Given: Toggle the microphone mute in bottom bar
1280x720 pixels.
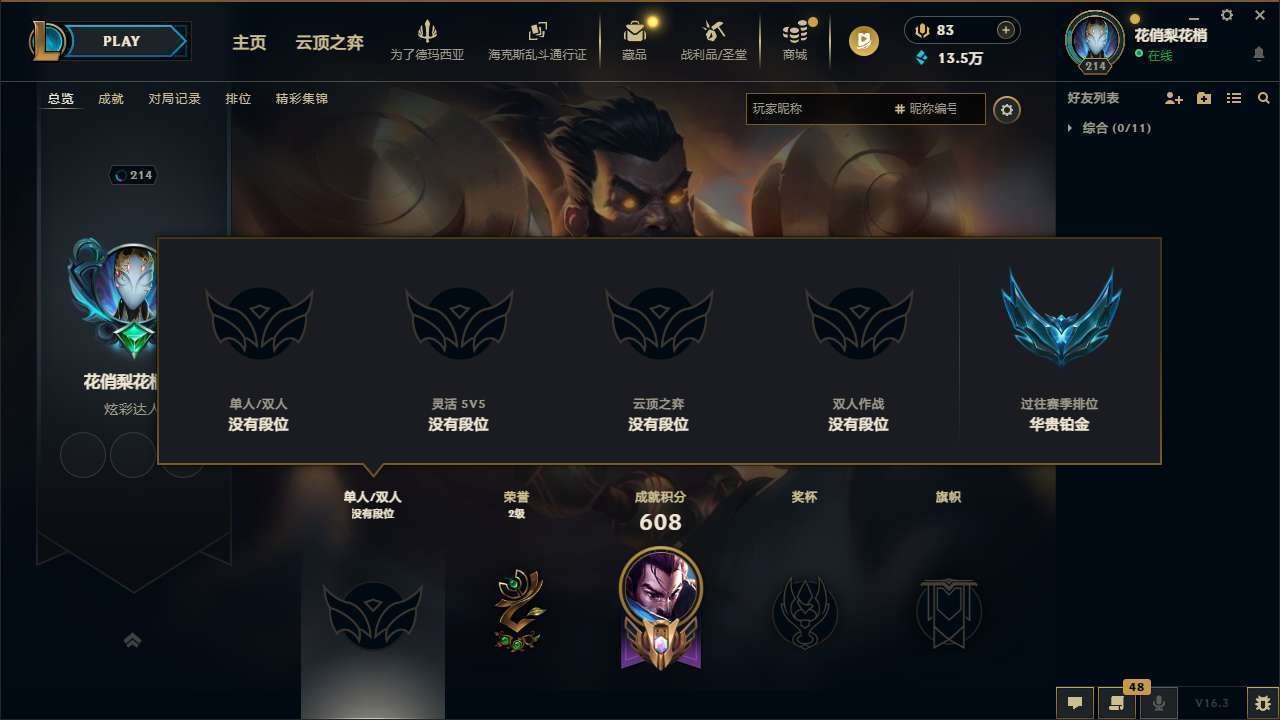Looking at the screenshot, I should click(x=1158, y=702).
